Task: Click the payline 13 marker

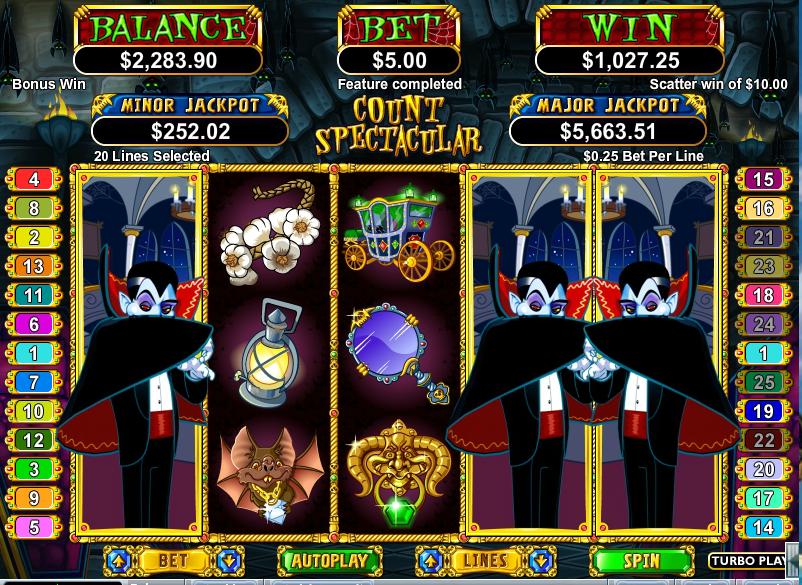Action: coord(35,267)
